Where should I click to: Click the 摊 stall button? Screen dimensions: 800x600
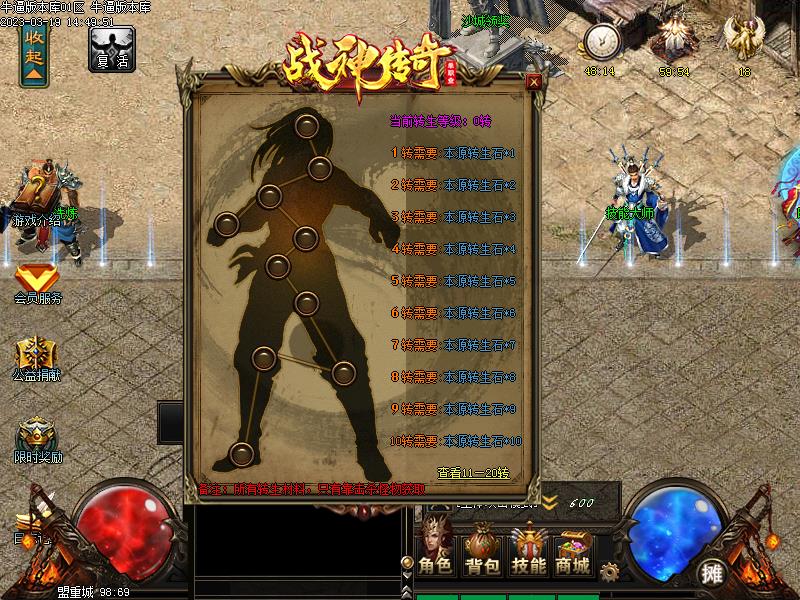712,573
